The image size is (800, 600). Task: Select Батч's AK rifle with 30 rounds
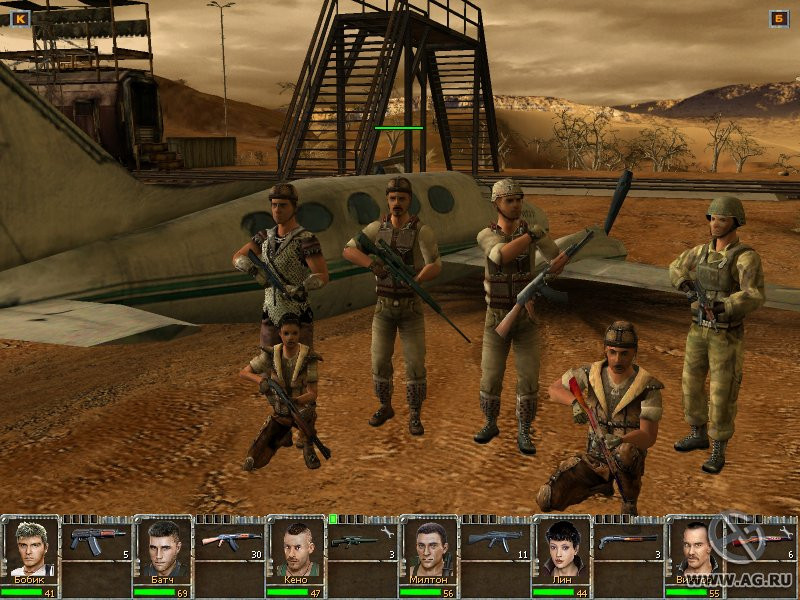231,541
